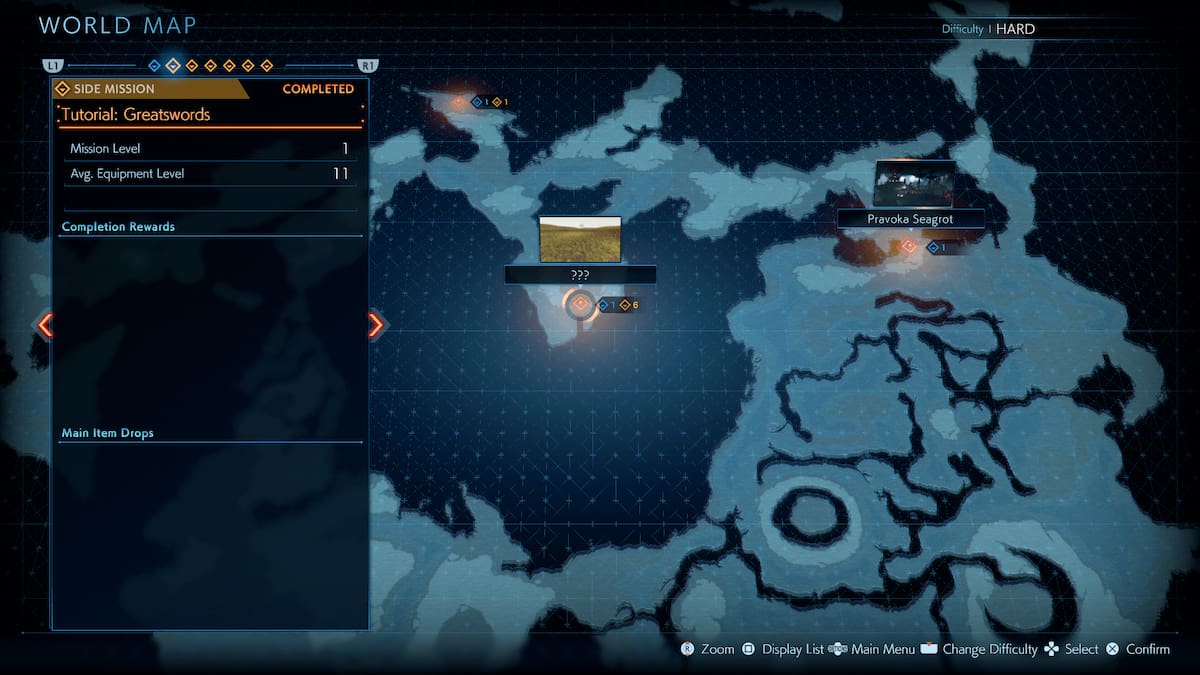
Task: Select the northwest island map marker
Action: pyautogui.click(x=459, y=102)
